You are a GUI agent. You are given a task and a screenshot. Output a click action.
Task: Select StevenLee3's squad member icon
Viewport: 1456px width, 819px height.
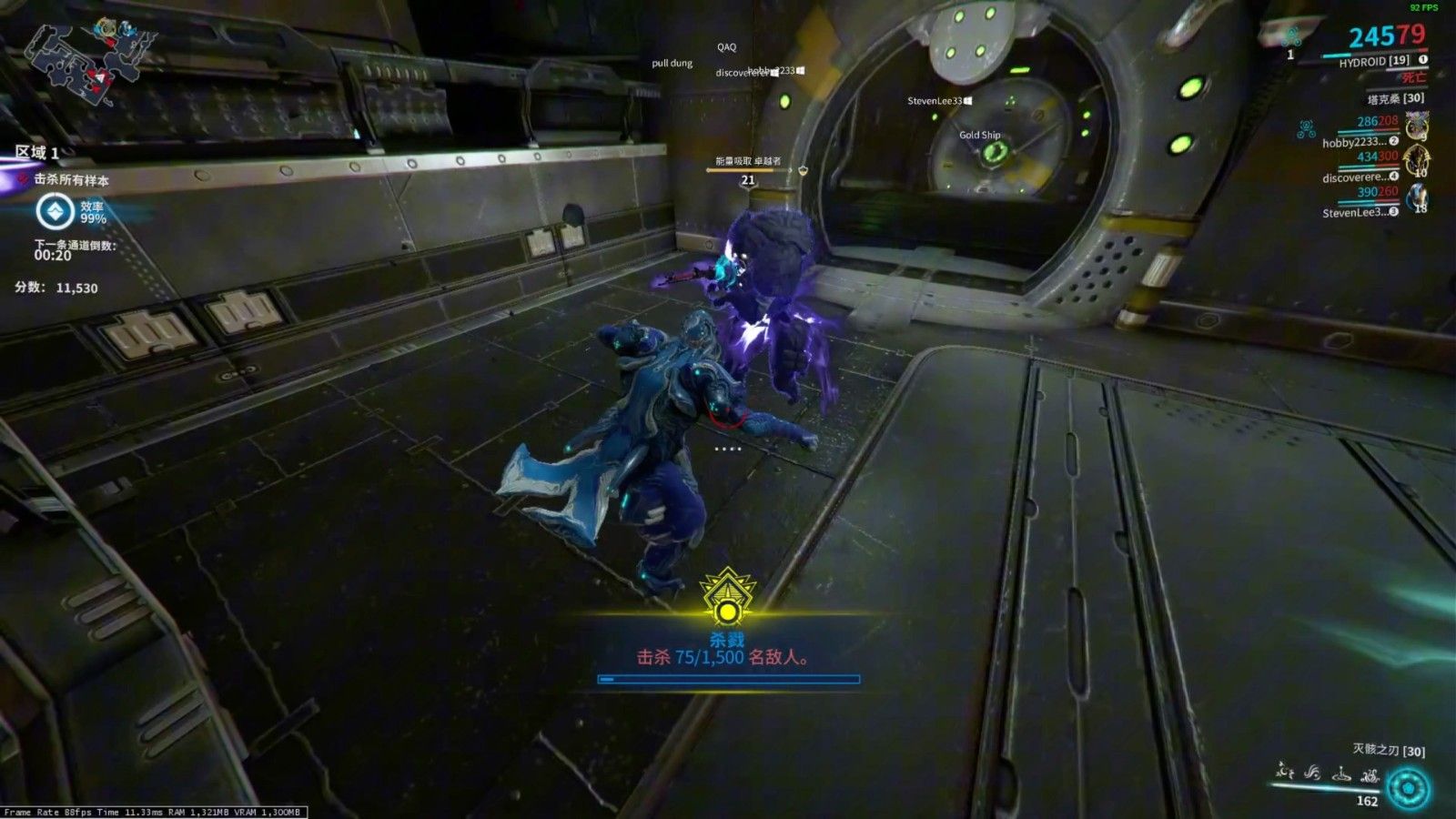point(1416,196)
